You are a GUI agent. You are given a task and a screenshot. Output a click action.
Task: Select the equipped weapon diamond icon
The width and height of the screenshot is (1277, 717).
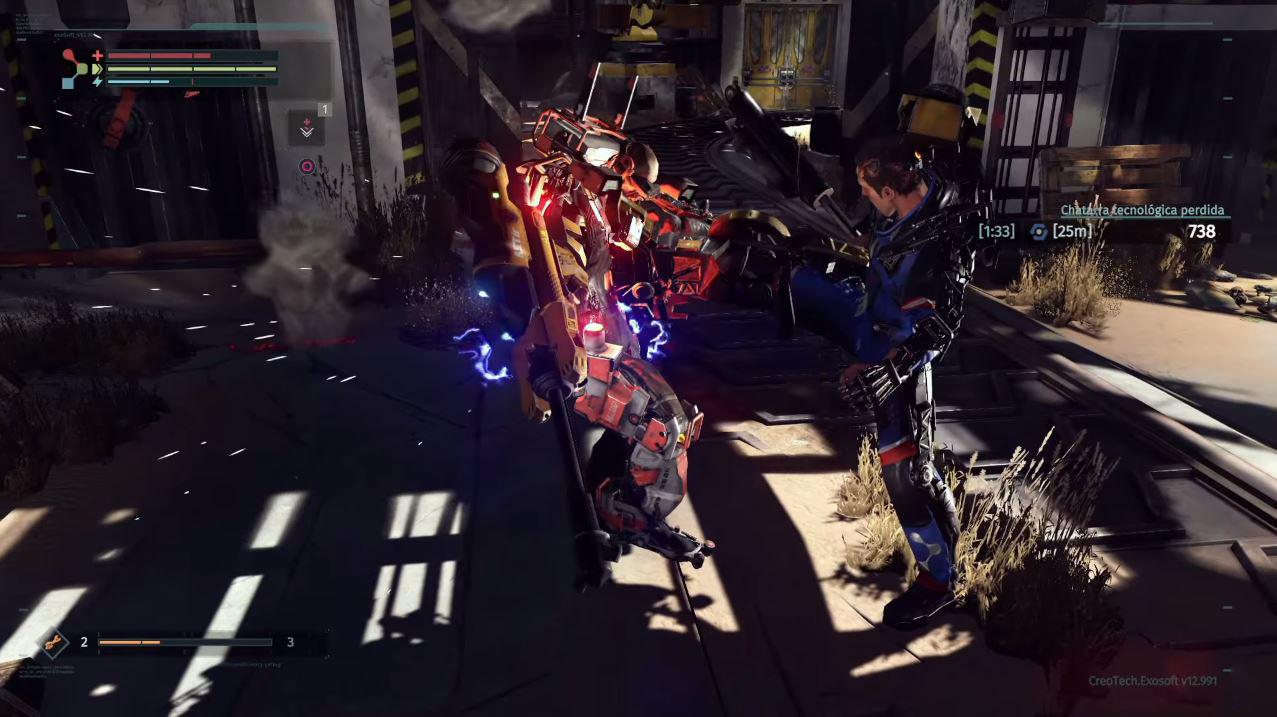click(53, 641)
